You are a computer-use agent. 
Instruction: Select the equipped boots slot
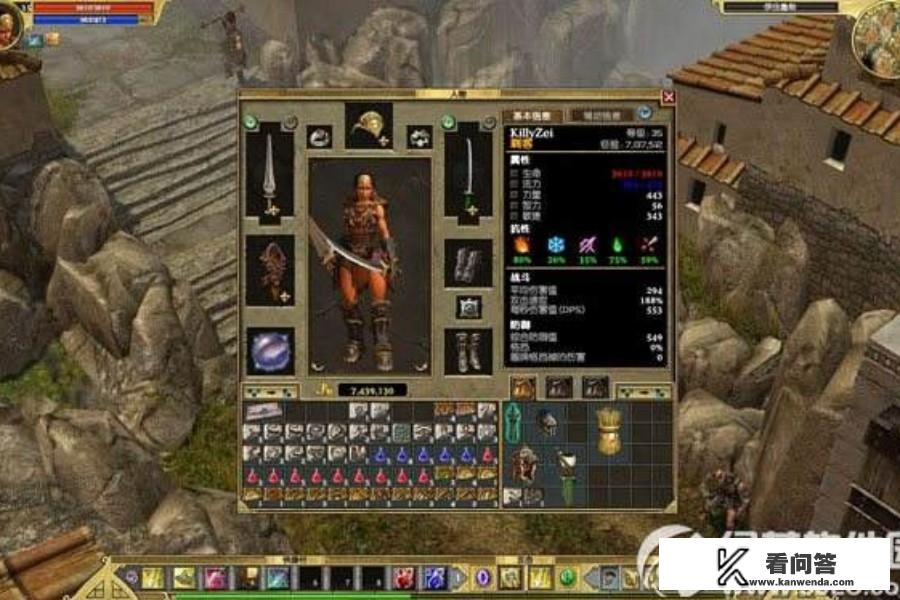[x=467, y=351]
